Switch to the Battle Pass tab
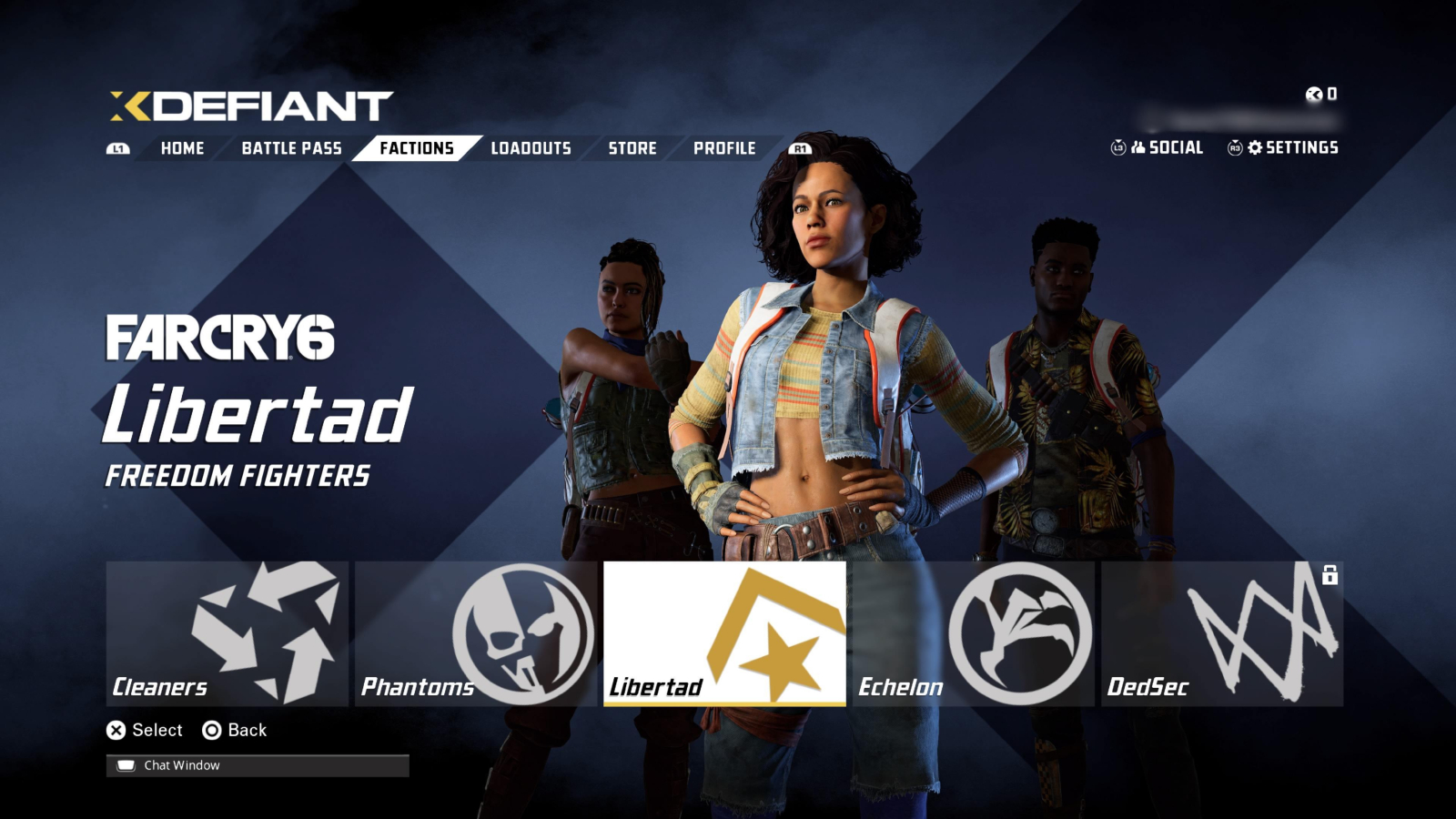 [291, 147]
